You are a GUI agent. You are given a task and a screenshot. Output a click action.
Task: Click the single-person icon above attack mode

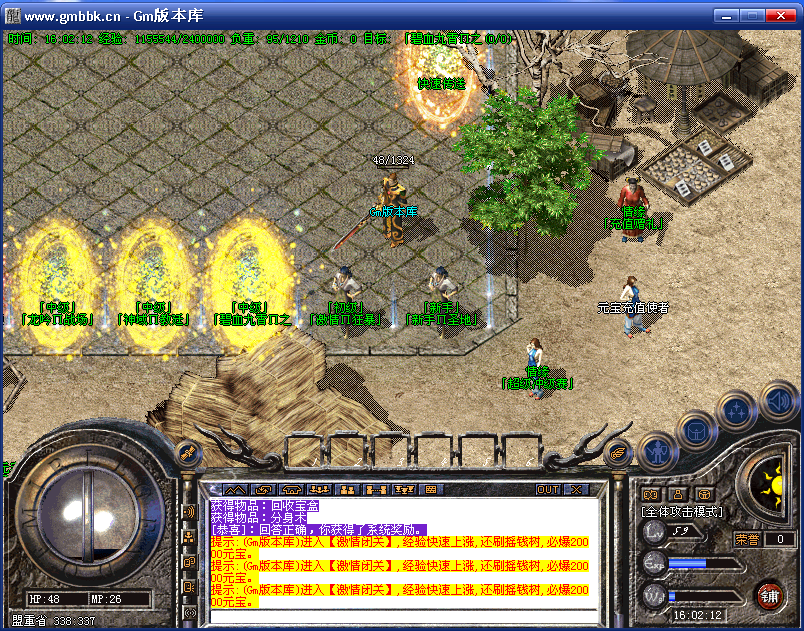click(x=678, y=493)
